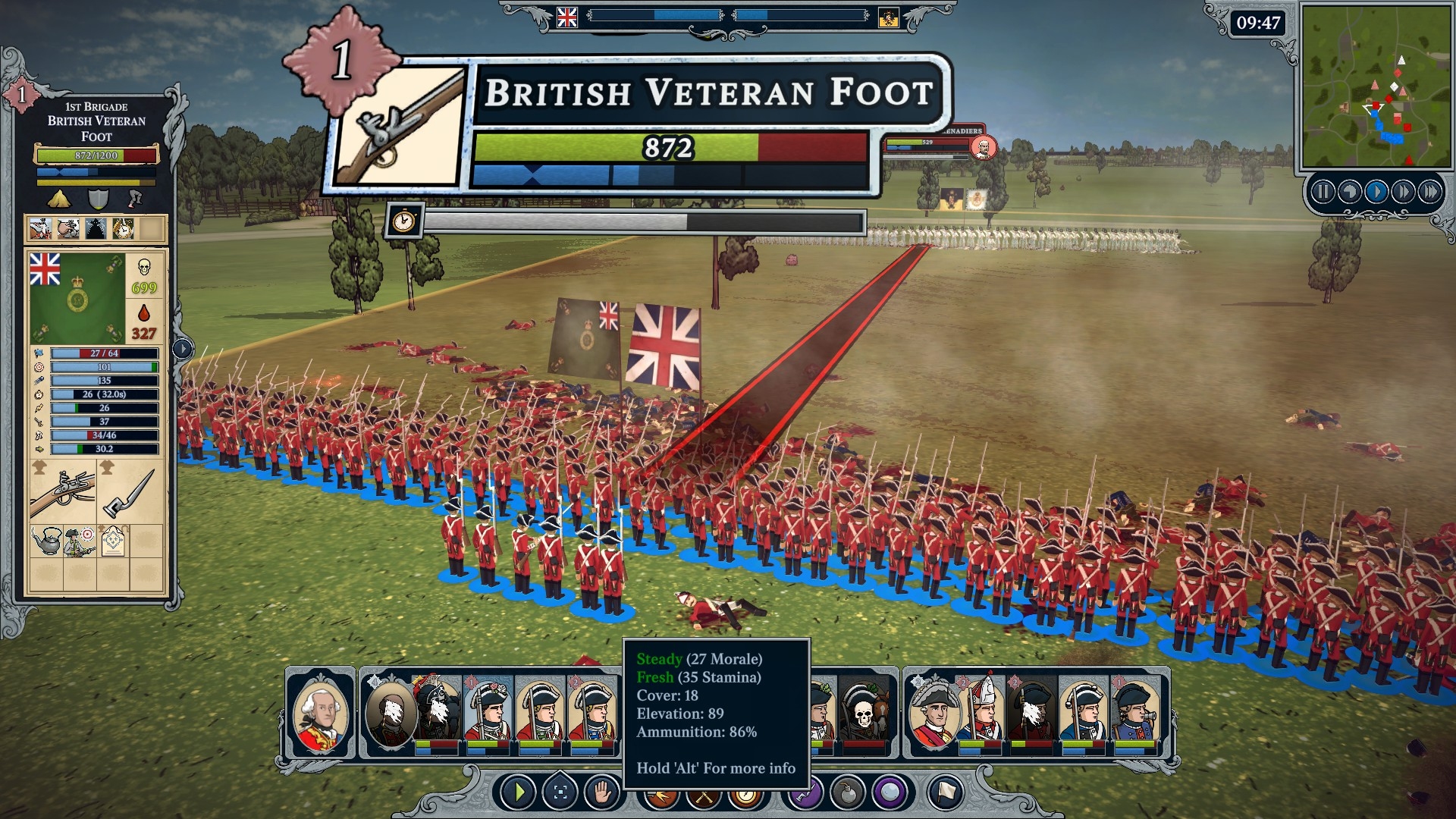Select the spyglass officer unit card
Image resolution: width=1456 pixels, height=819 pixels.
1135,712
